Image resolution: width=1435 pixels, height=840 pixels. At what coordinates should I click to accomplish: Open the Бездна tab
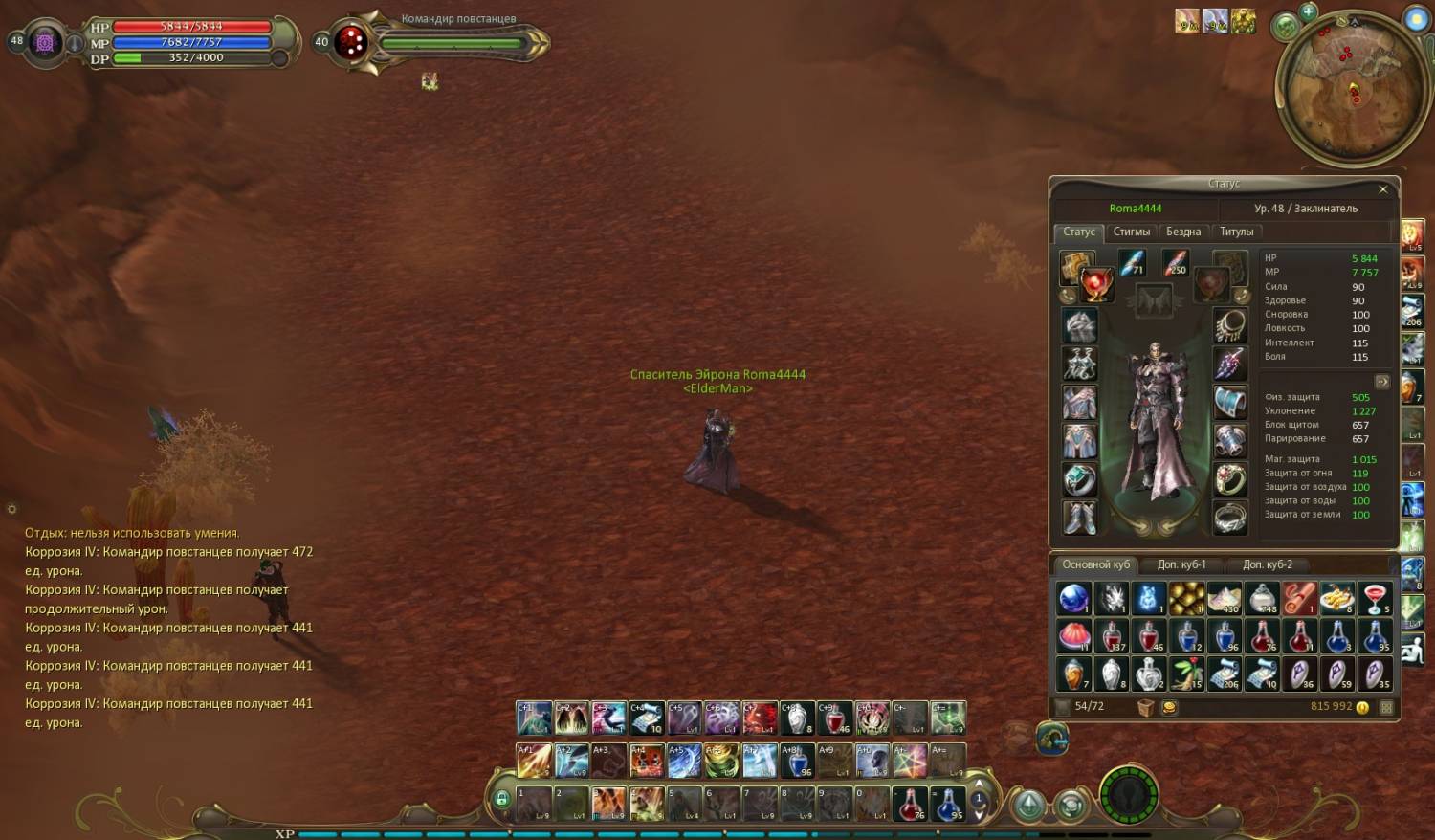[x=1182, y=232]
